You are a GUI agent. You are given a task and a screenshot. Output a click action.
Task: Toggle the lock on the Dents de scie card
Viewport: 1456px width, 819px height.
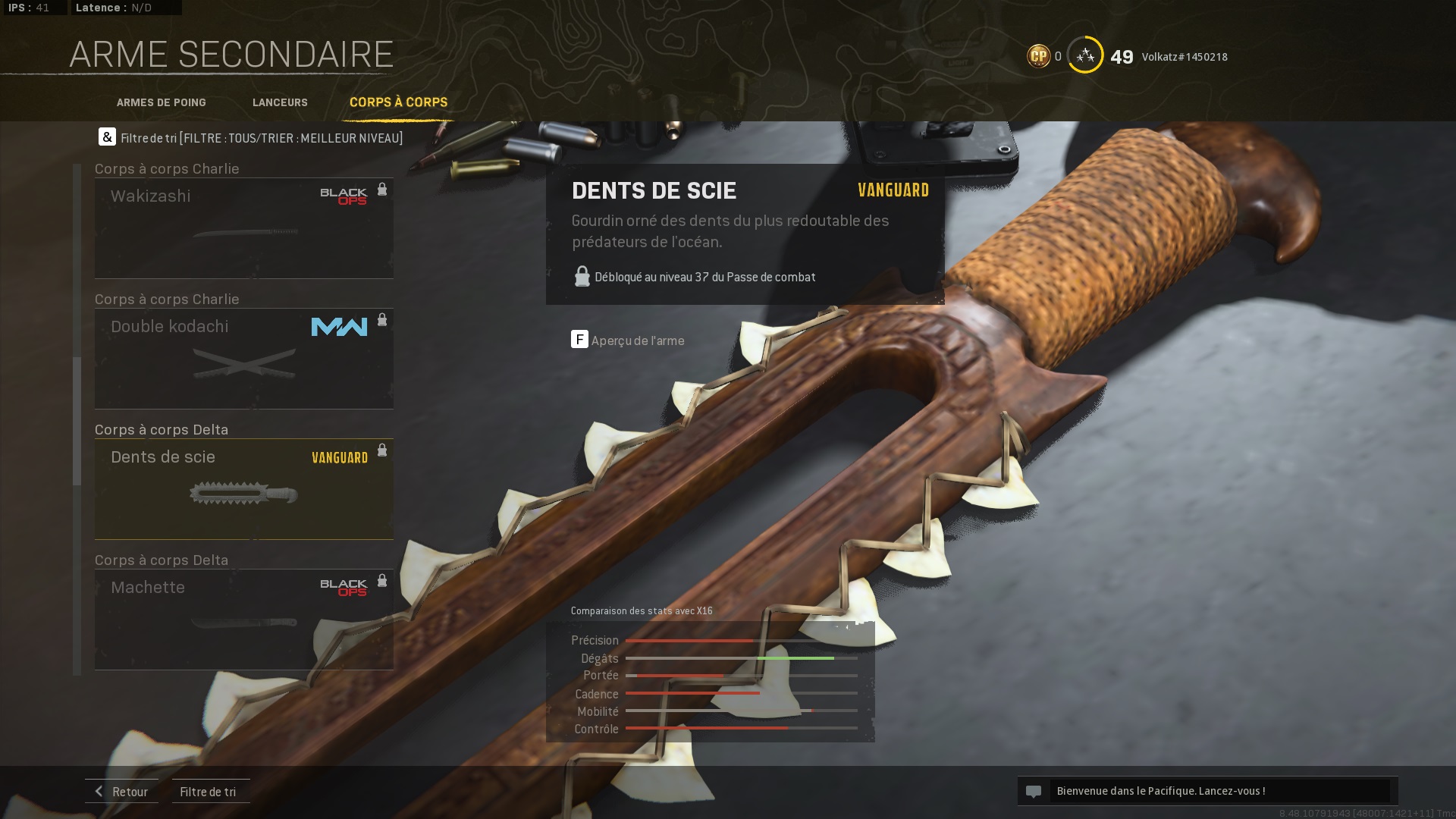(x=382, y=450)
